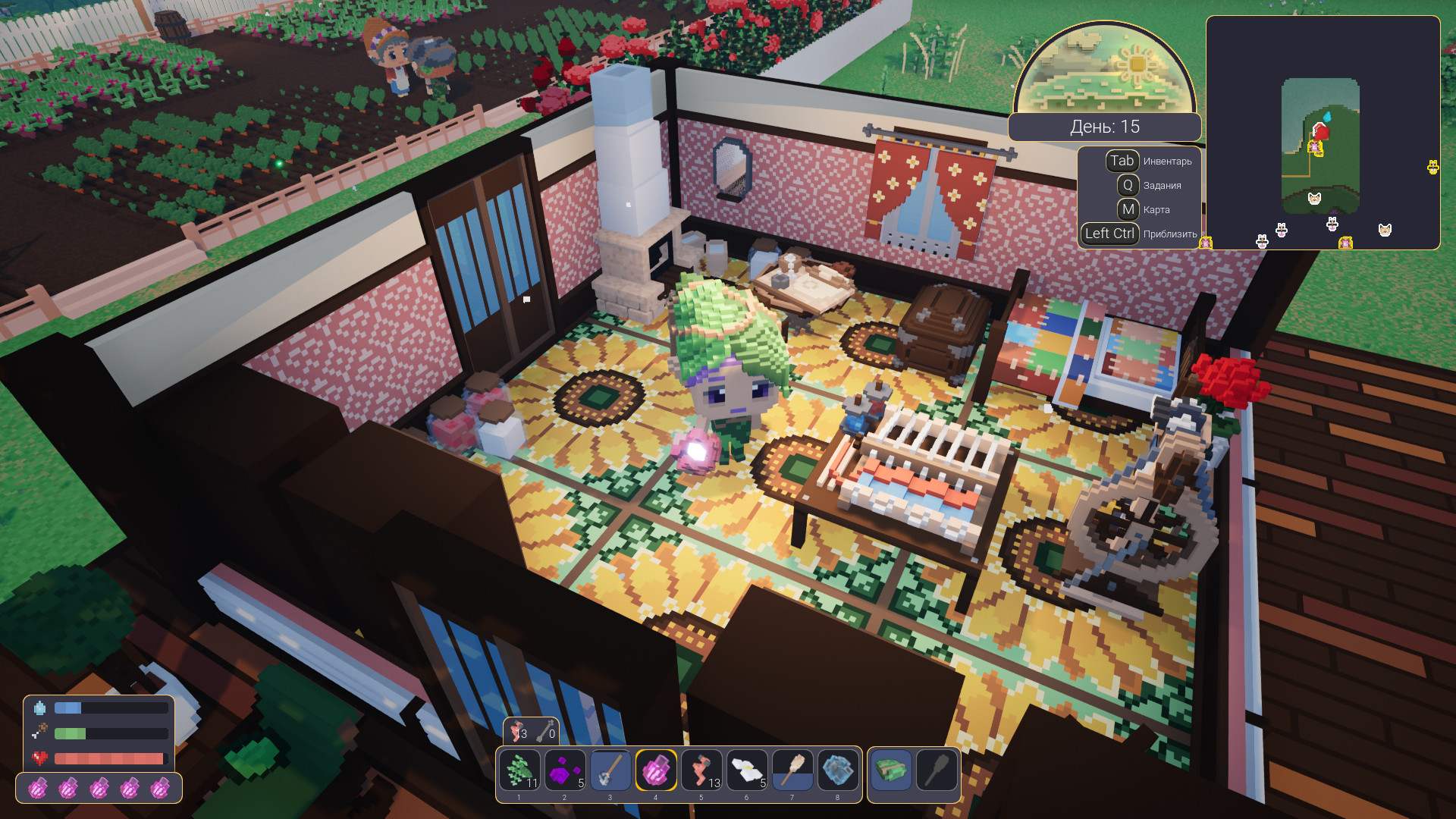Select the purple crystals in hotbar slot 2

(x=566, y=771)
